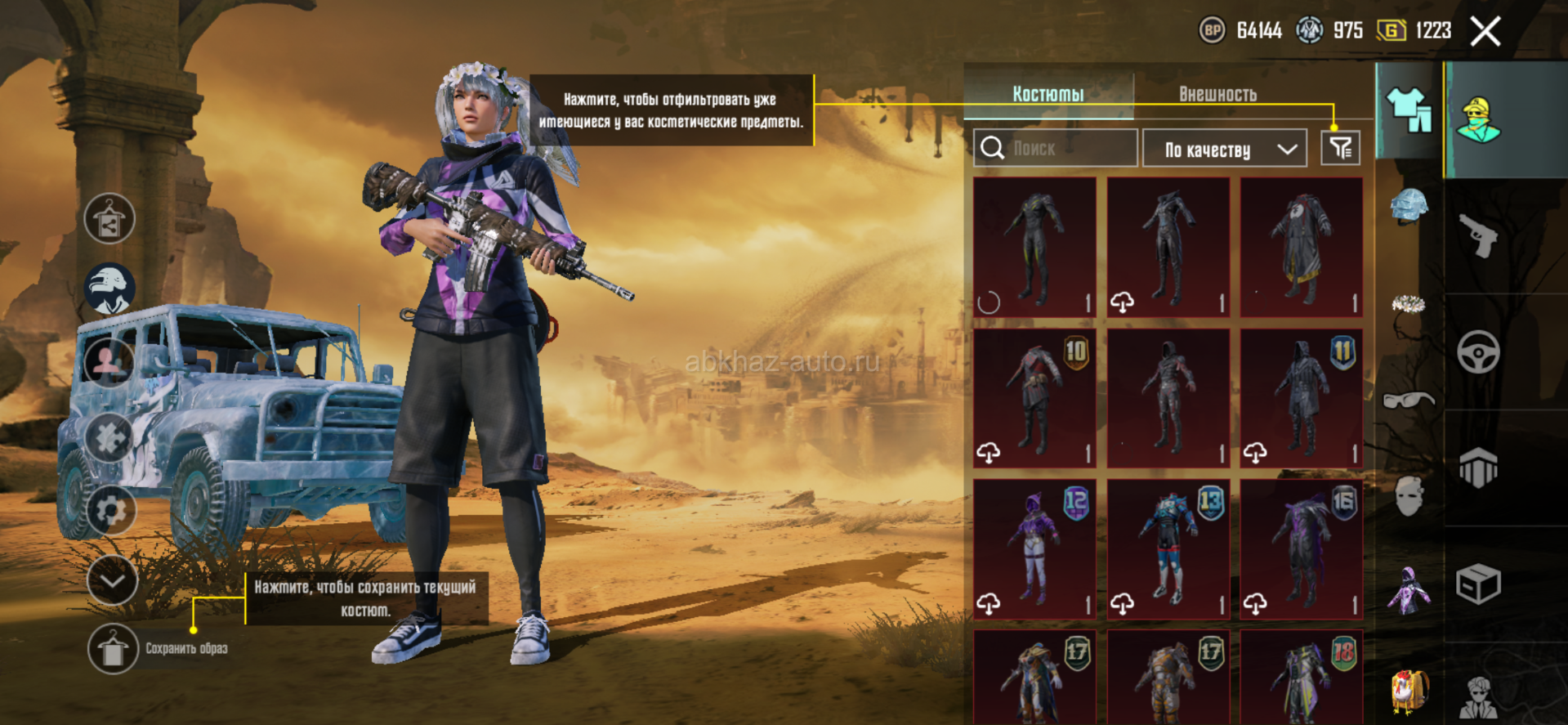Switch to the steering wheel vehicles category

point(1478,352)
